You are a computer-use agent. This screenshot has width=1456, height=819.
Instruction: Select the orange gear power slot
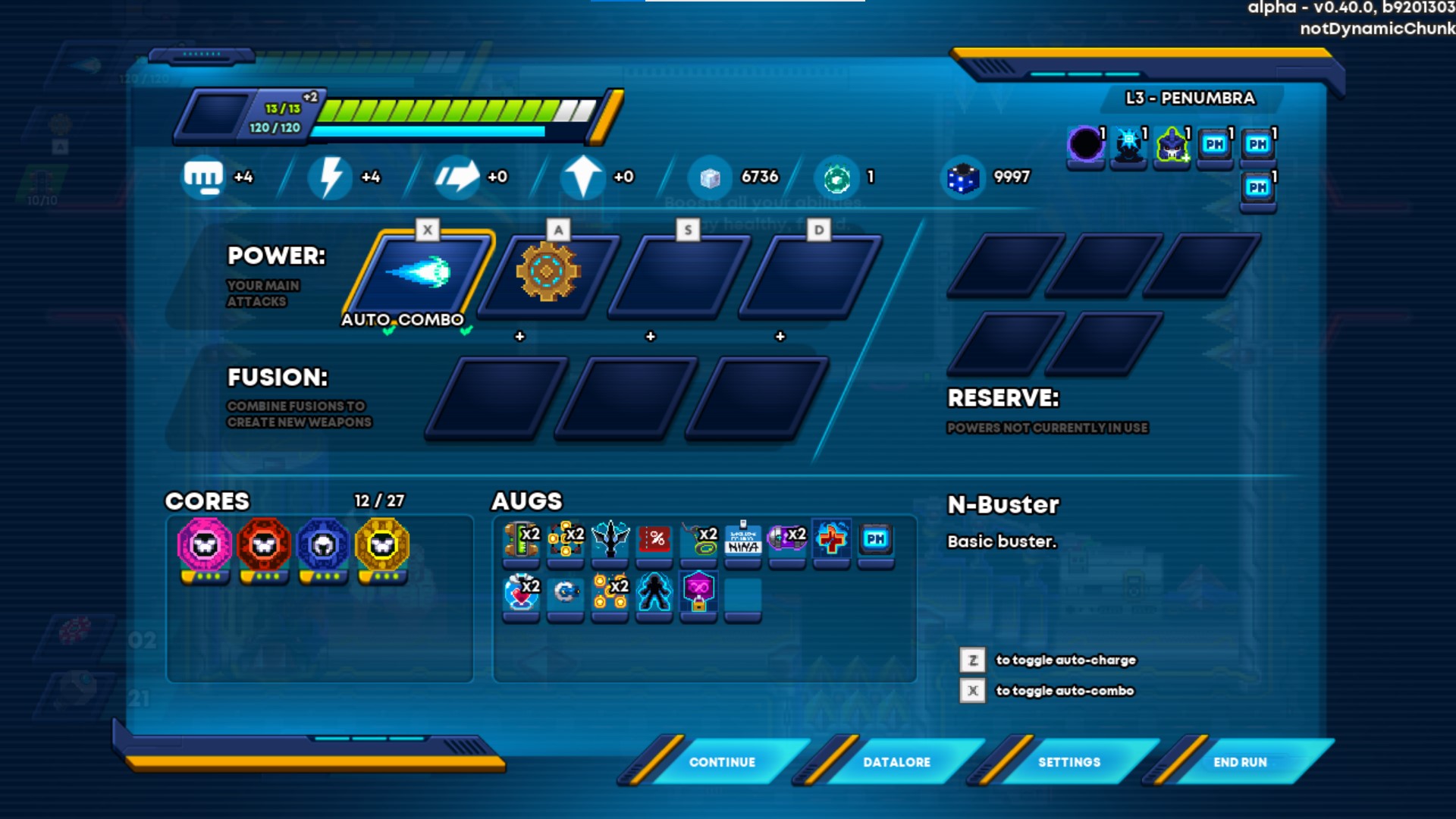point(548,273)
